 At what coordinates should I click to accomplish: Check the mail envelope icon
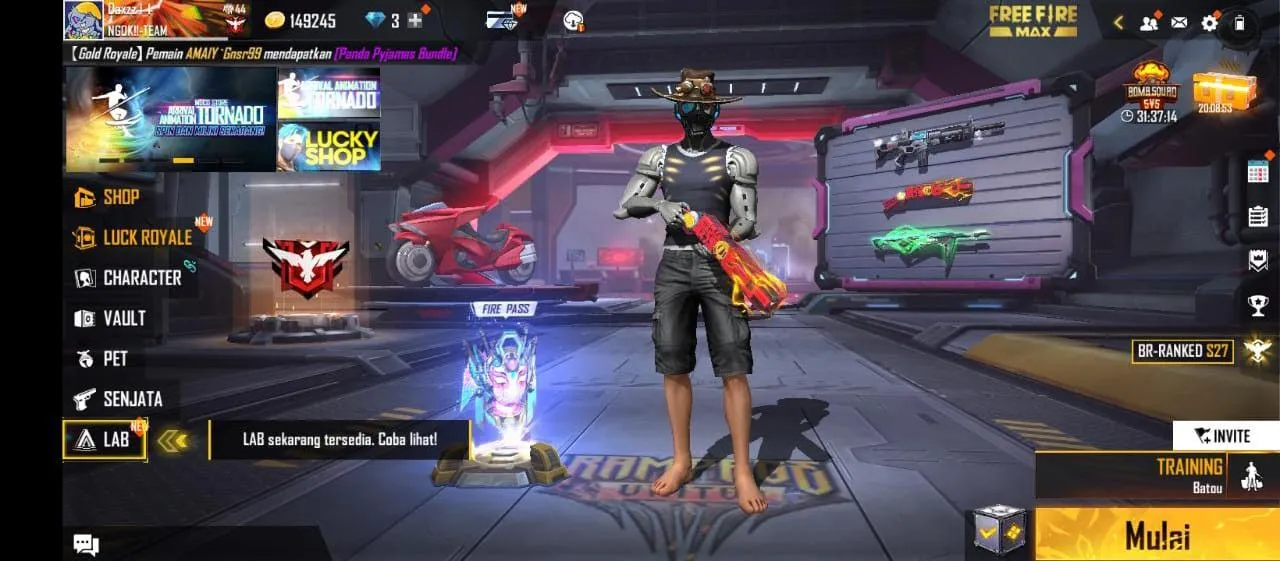tap(1179, 22)
